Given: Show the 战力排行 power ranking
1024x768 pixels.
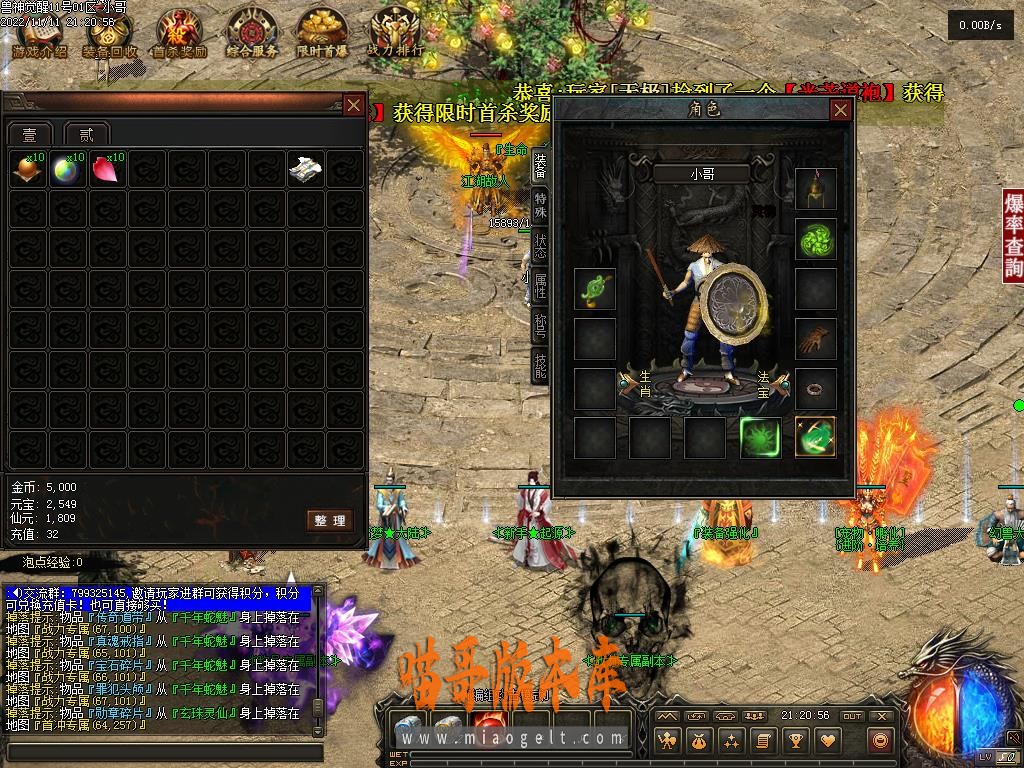Looking at the screenshot, I should (x=395, y=33).
